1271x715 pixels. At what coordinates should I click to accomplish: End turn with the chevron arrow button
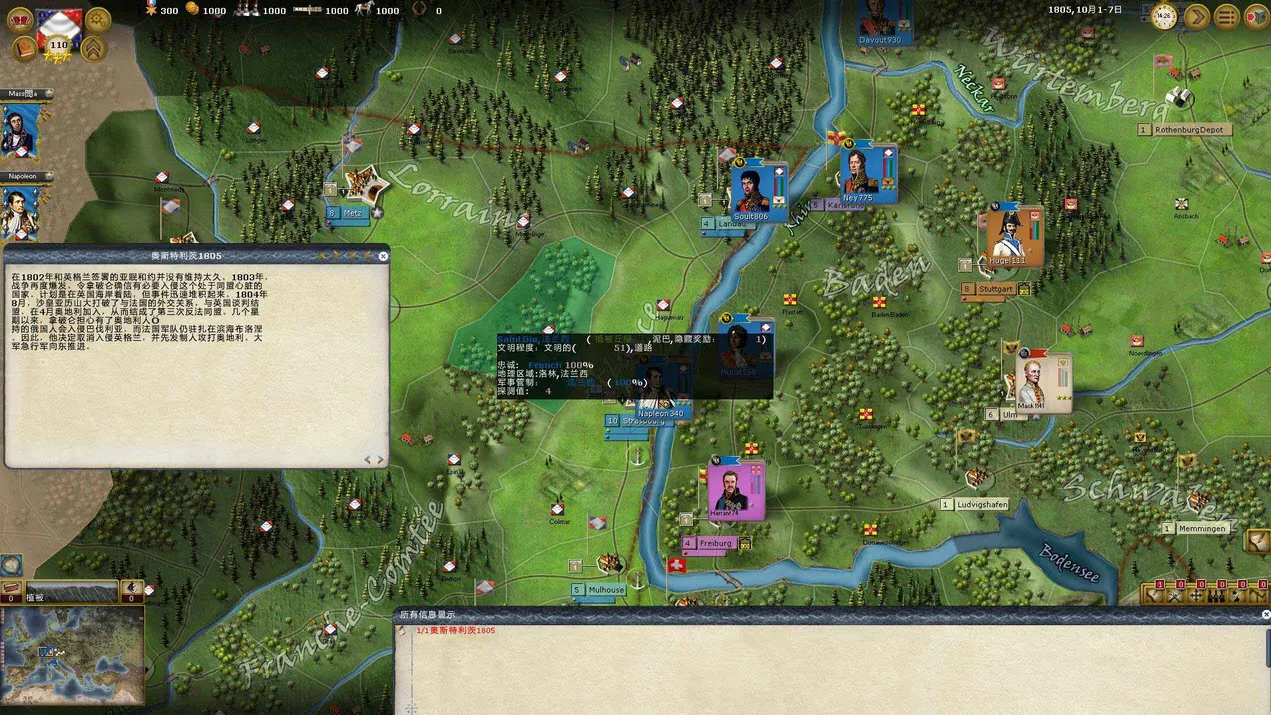coord(1196,16)
